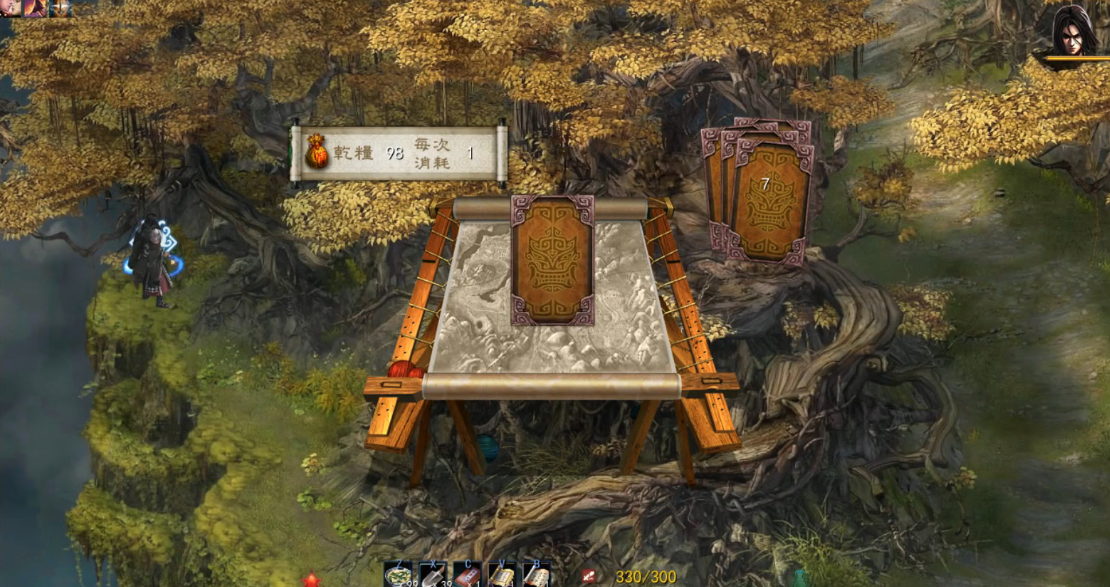Select the blue and brown party portrait
This screenshot has height=587, width=1110.
click(60, 8)
